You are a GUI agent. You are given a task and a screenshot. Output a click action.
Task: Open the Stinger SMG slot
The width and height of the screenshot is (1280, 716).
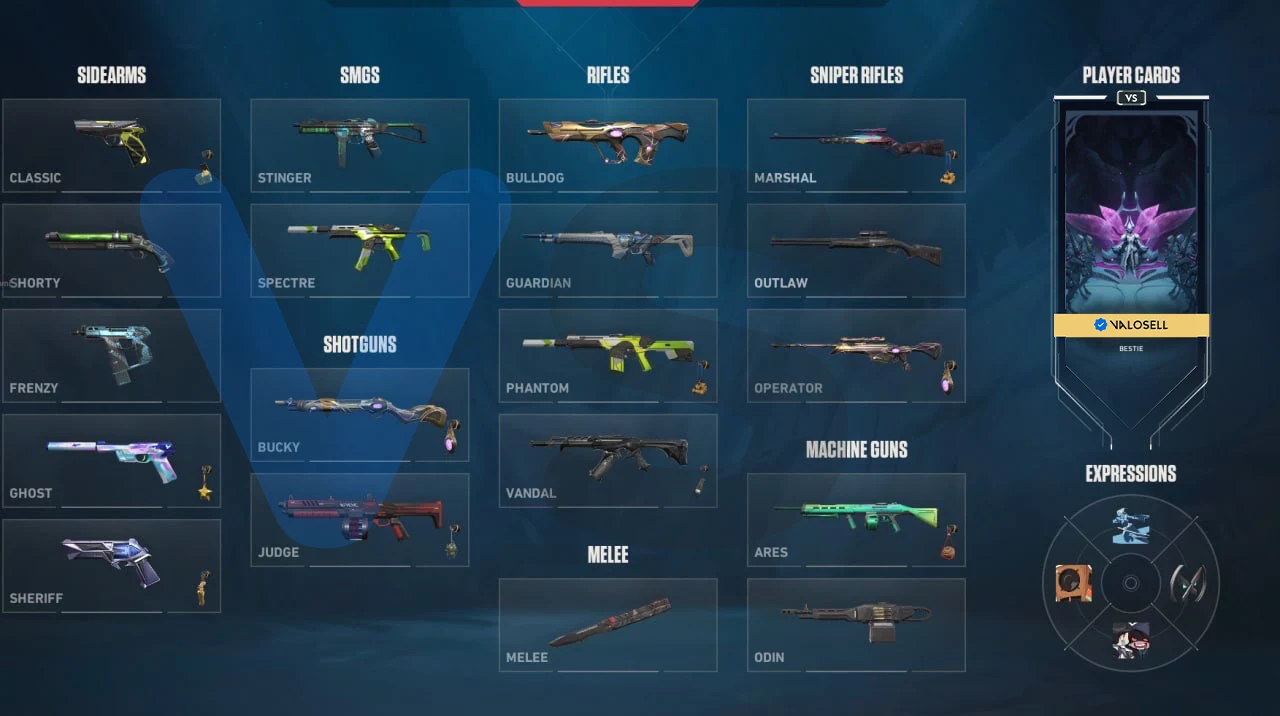(359, 145)
